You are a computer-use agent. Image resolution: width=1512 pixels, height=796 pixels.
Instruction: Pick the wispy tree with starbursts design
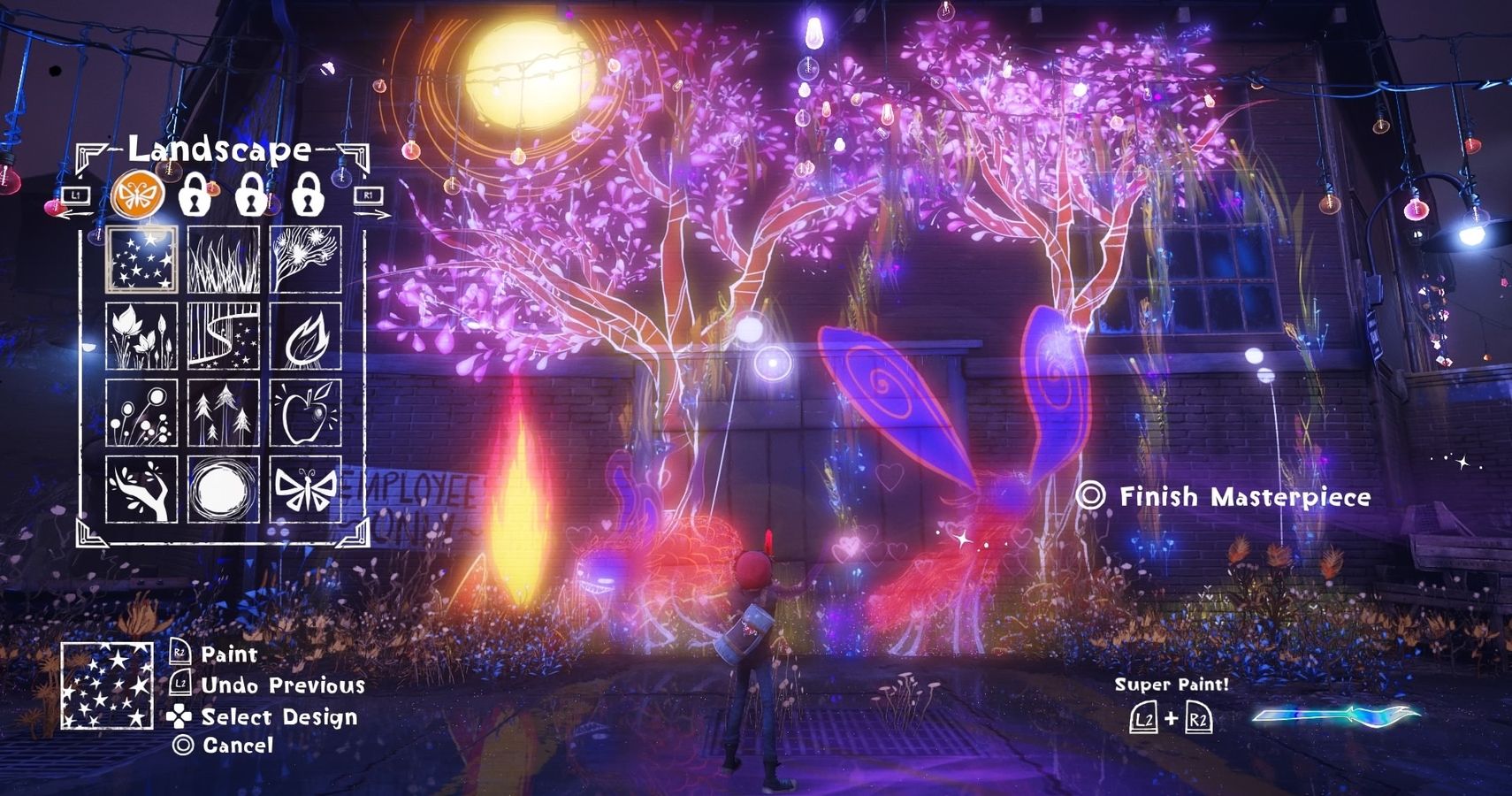(306, 259)
